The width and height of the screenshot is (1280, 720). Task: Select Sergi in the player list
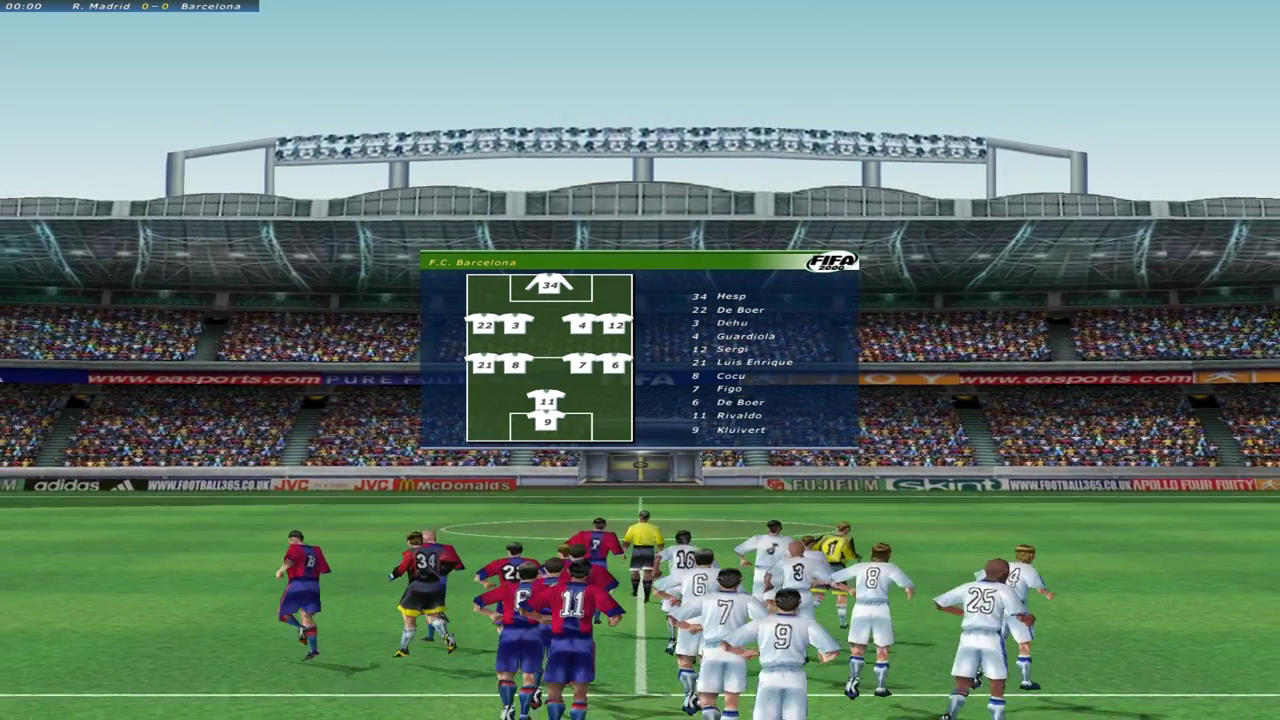(x=732, y=349)
